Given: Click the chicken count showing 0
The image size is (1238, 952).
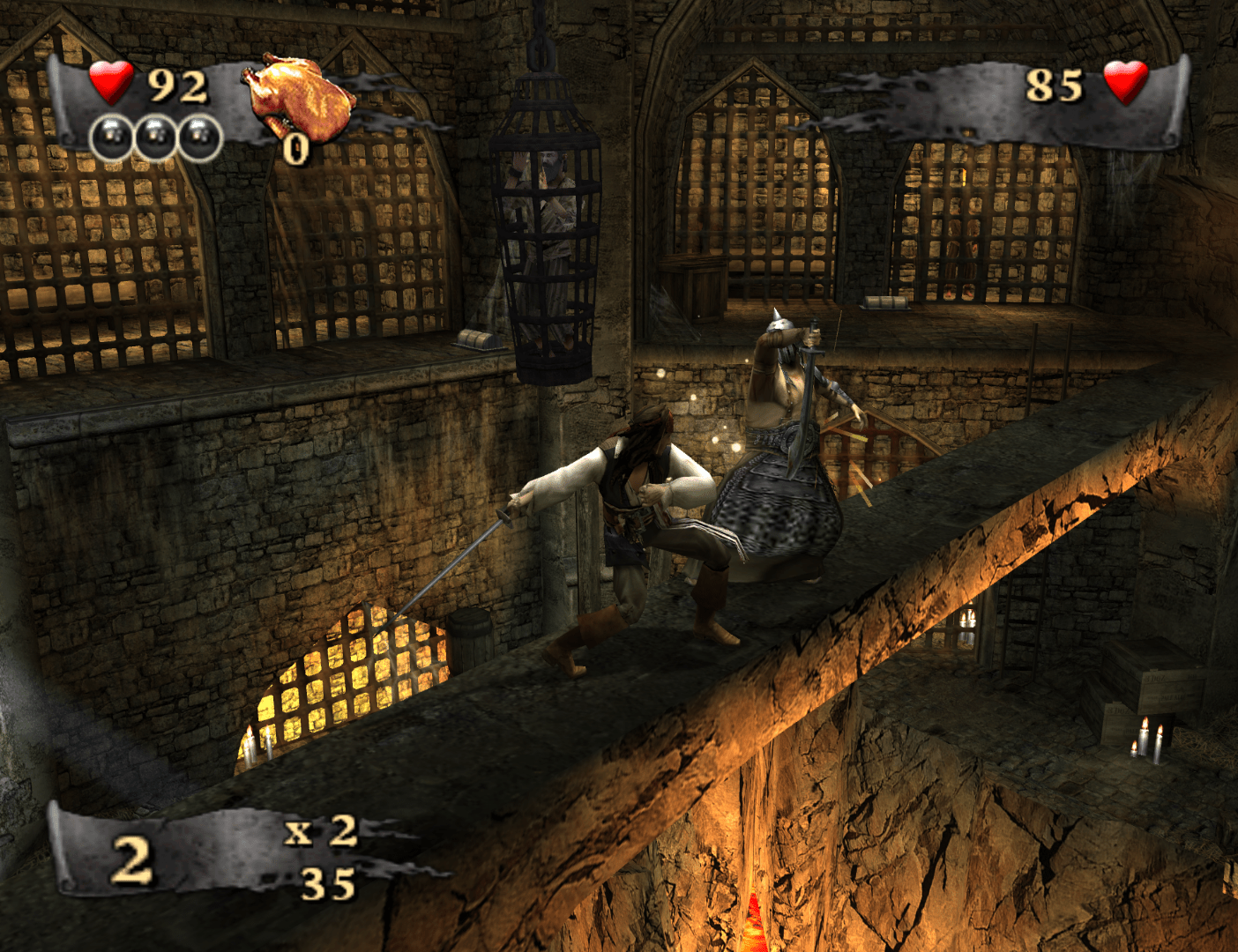Looking at the screenshot, I should 295,152.
